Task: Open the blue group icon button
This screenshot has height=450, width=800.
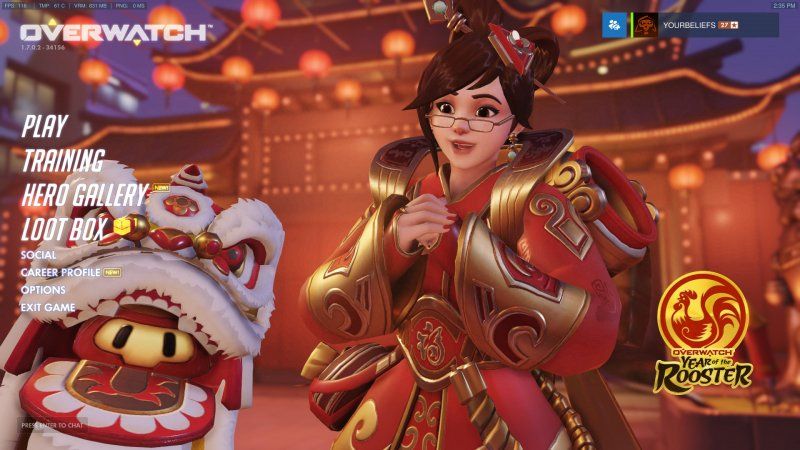Action: pyautogui.click(x=614, y=25)
